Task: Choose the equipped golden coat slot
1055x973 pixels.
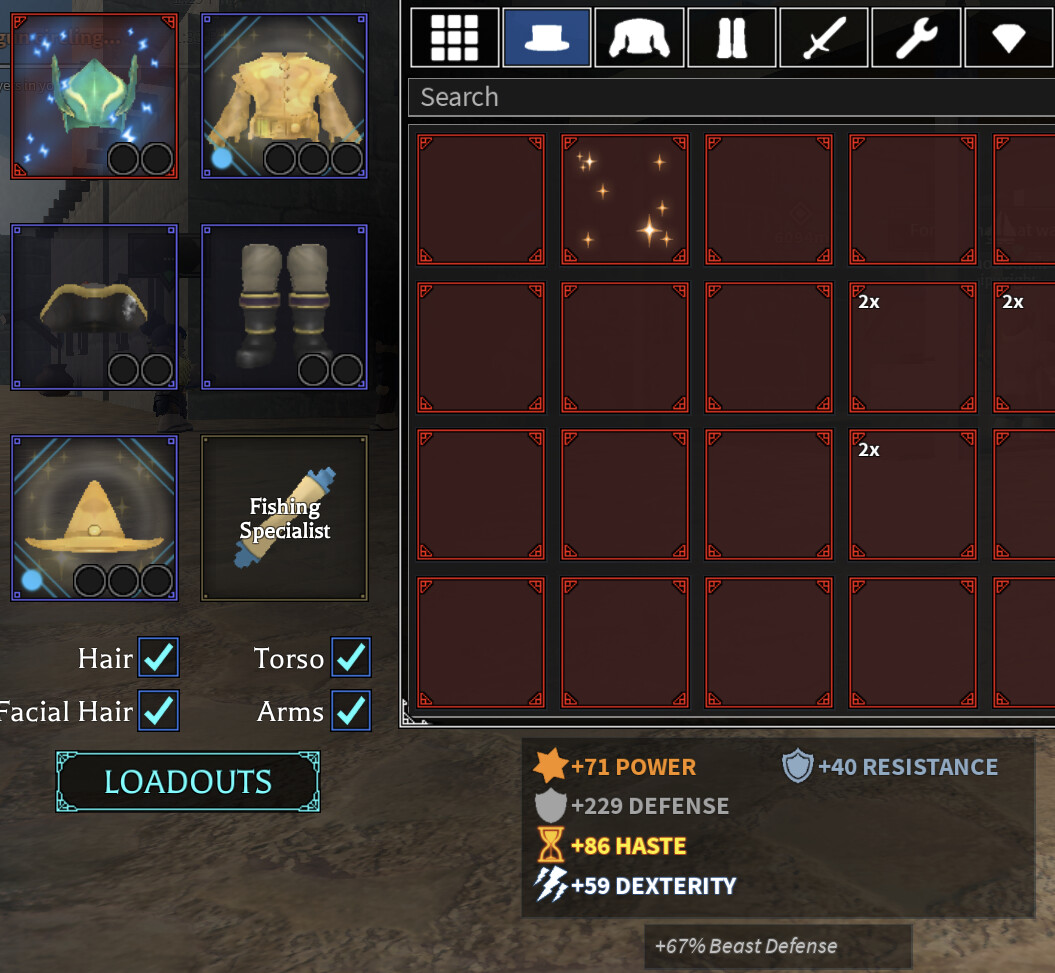Action: pos(285,96)
